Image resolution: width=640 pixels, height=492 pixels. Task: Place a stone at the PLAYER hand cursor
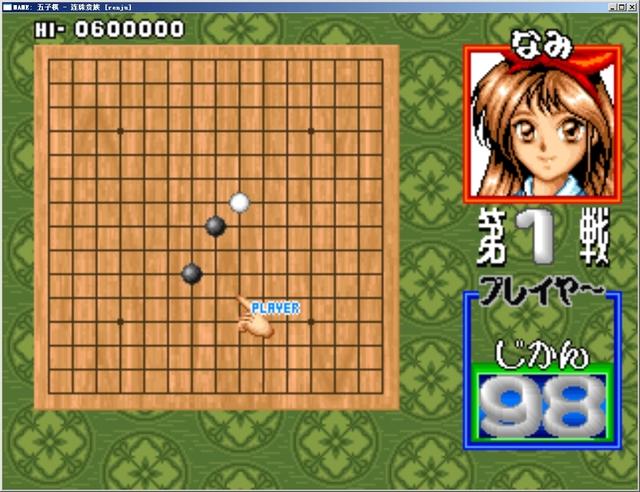240,298
